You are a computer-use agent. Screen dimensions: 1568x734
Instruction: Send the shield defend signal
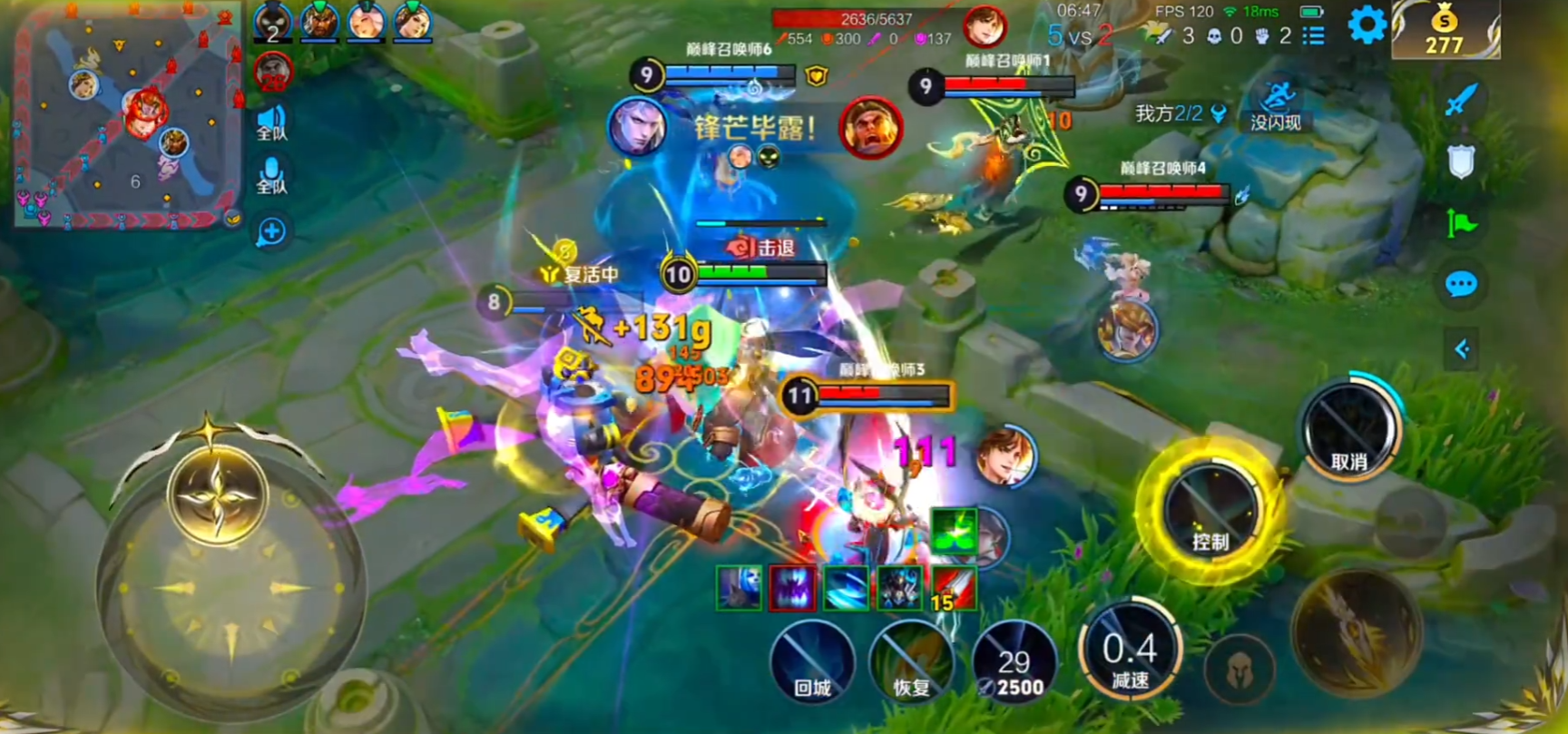click(1460, 162)
